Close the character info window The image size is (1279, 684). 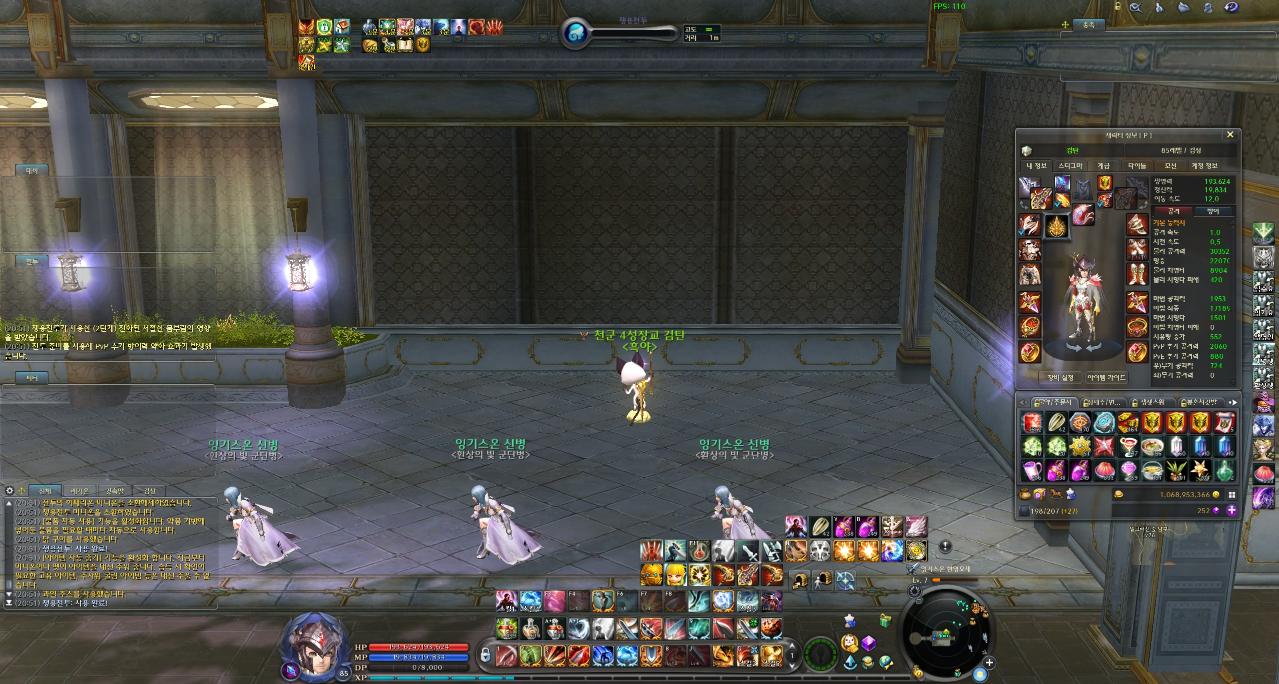click(1230, 135)
